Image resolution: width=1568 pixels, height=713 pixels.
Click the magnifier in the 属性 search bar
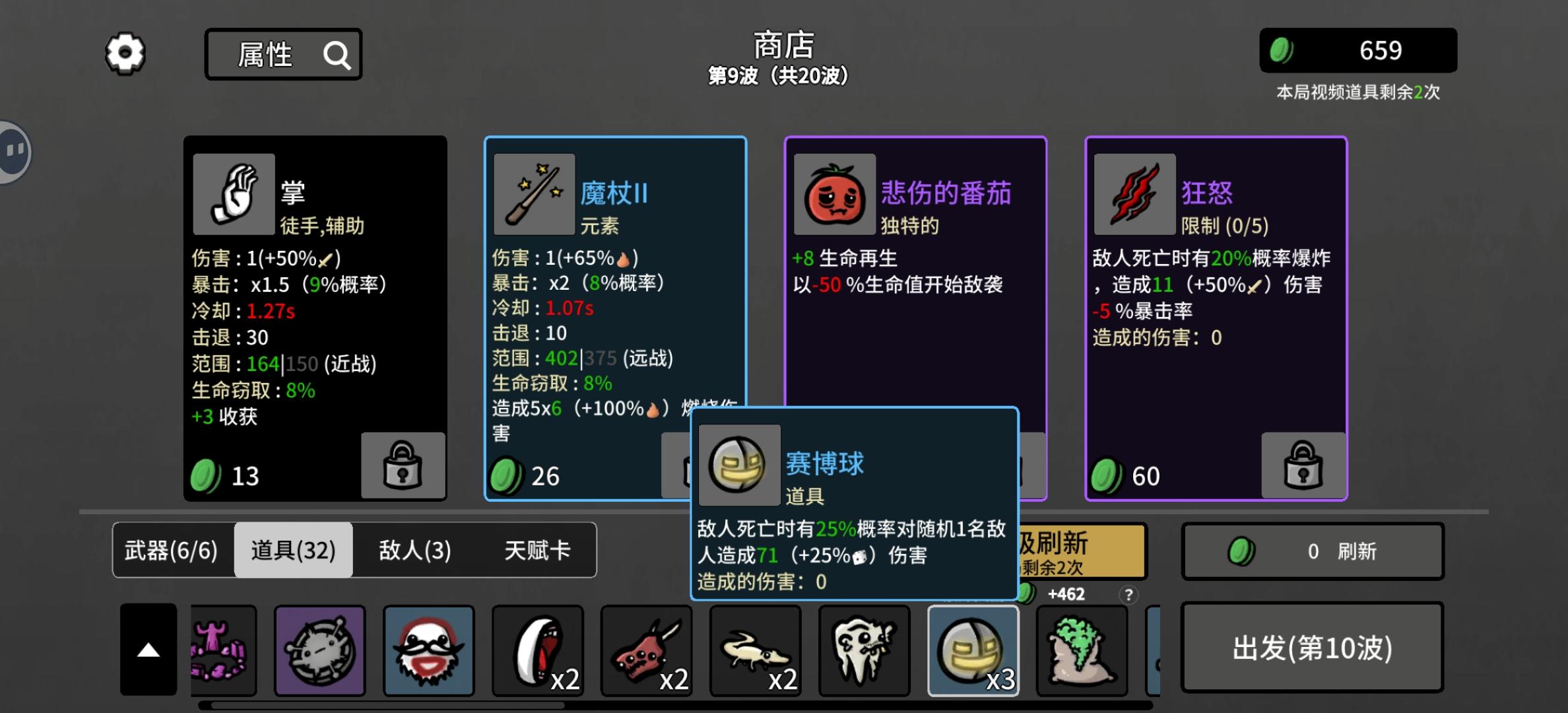point(339,55)
